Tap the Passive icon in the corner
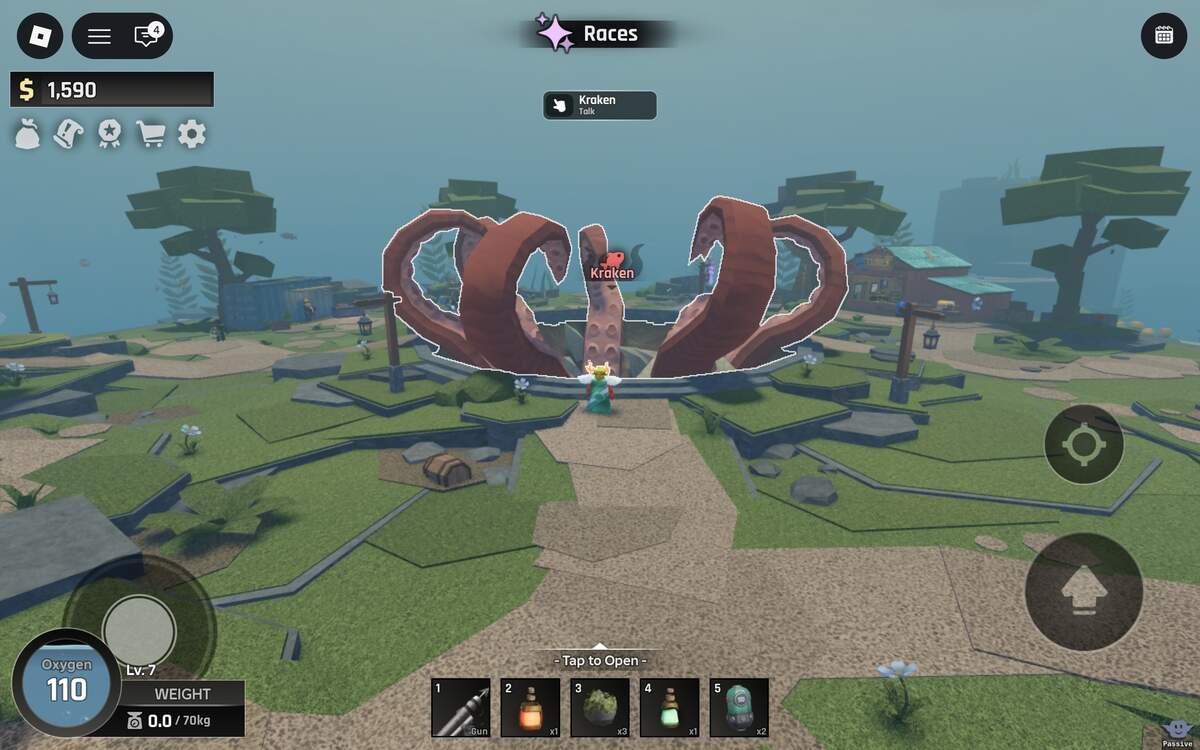The image size is (1200, 750). point(1178,731)
